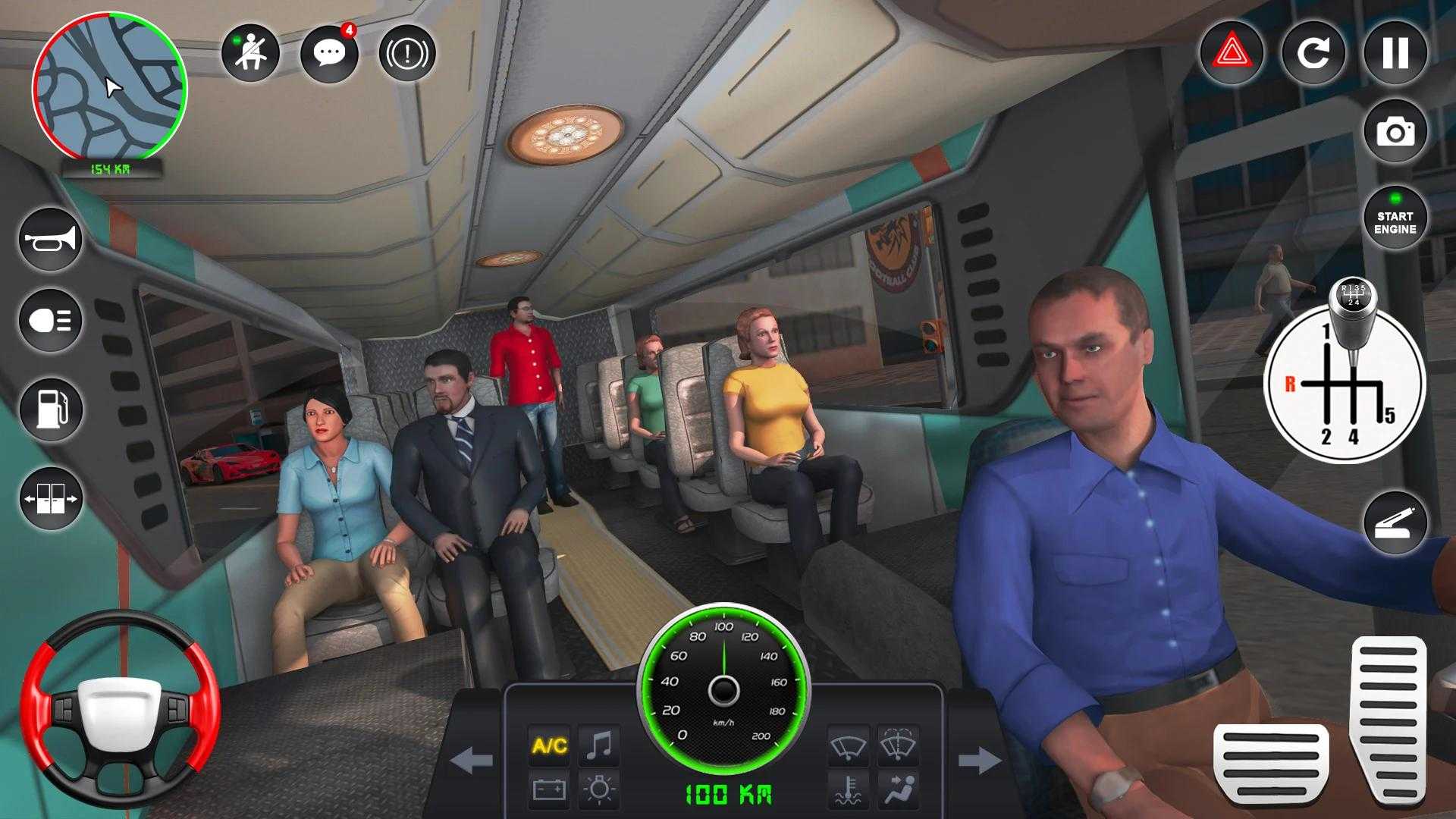Click the circular arrow reset button
1456x819 pixels.
tap(1313, 53)
